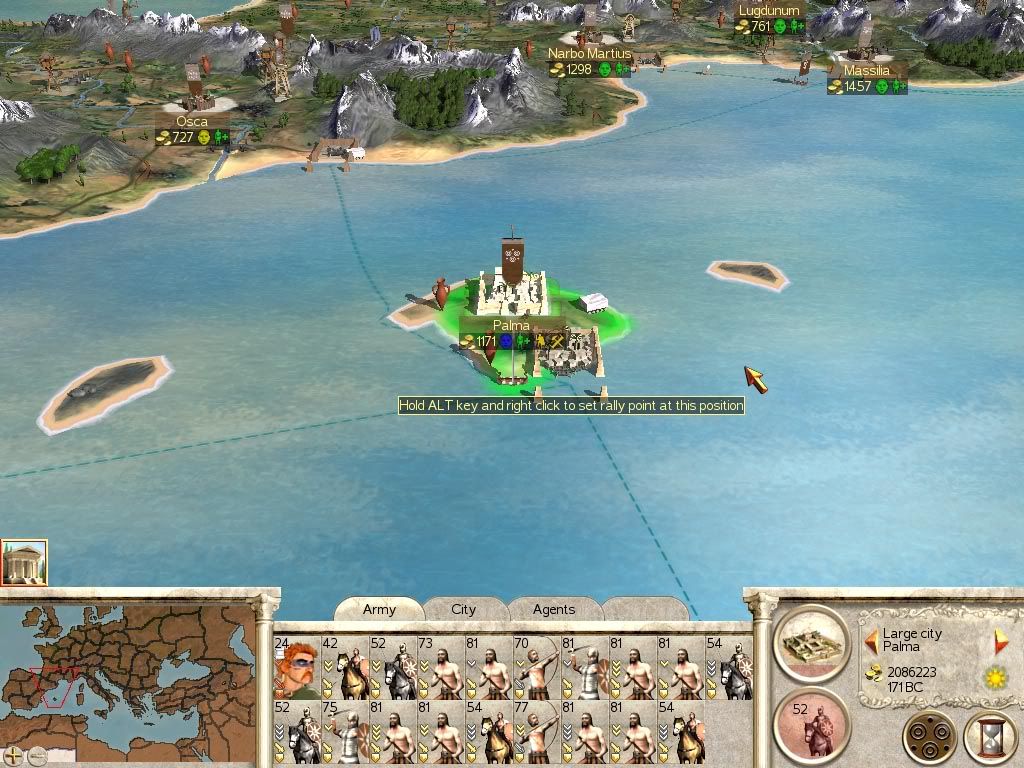Go to next settlement with right arrow
The width and height of the screenshot is (1024, 768).
click(1000, 641)
